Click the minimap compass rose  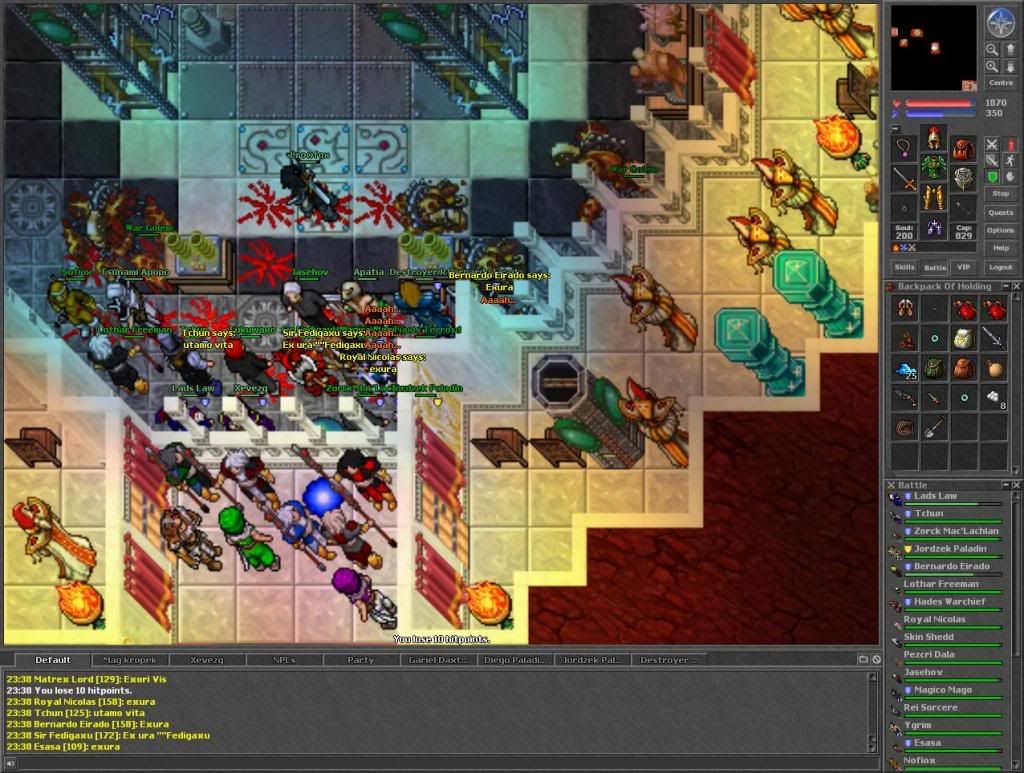click(x=1000, y=21)
